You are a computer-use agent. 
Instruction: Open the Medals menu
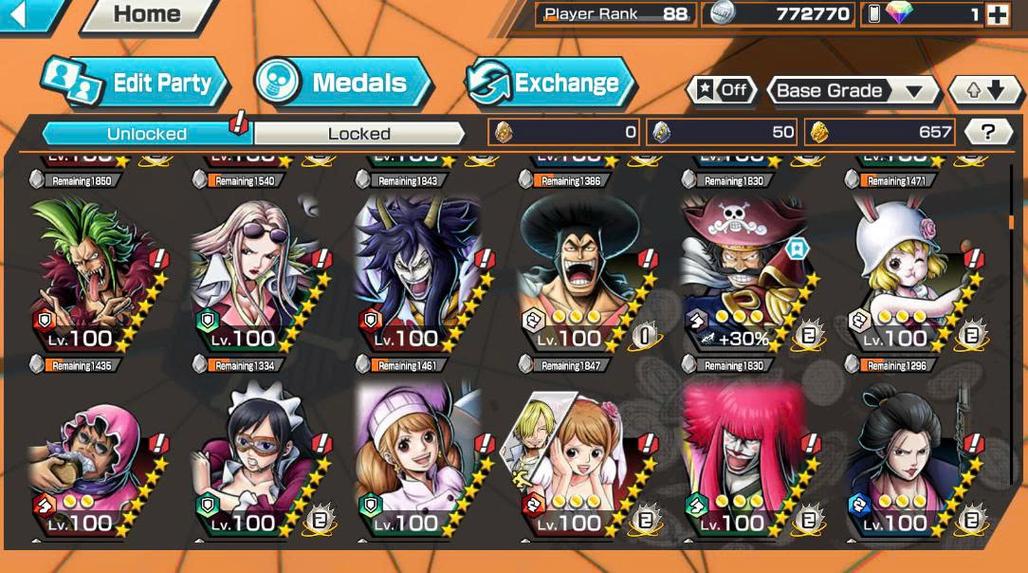tap(343, 83)
